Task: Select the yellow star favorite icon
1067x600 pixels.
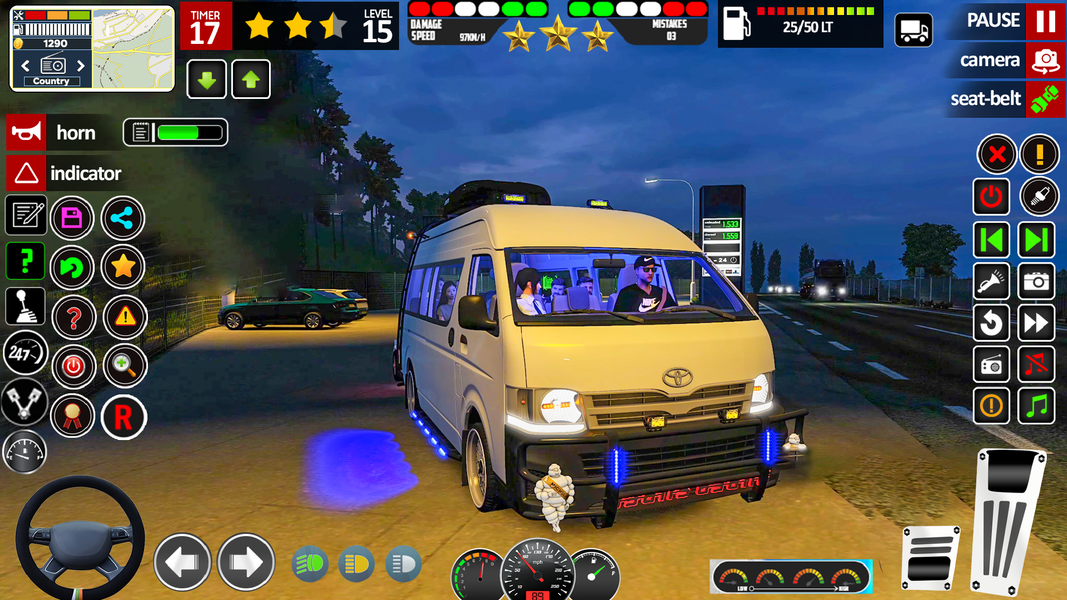Action: point(123,267)
